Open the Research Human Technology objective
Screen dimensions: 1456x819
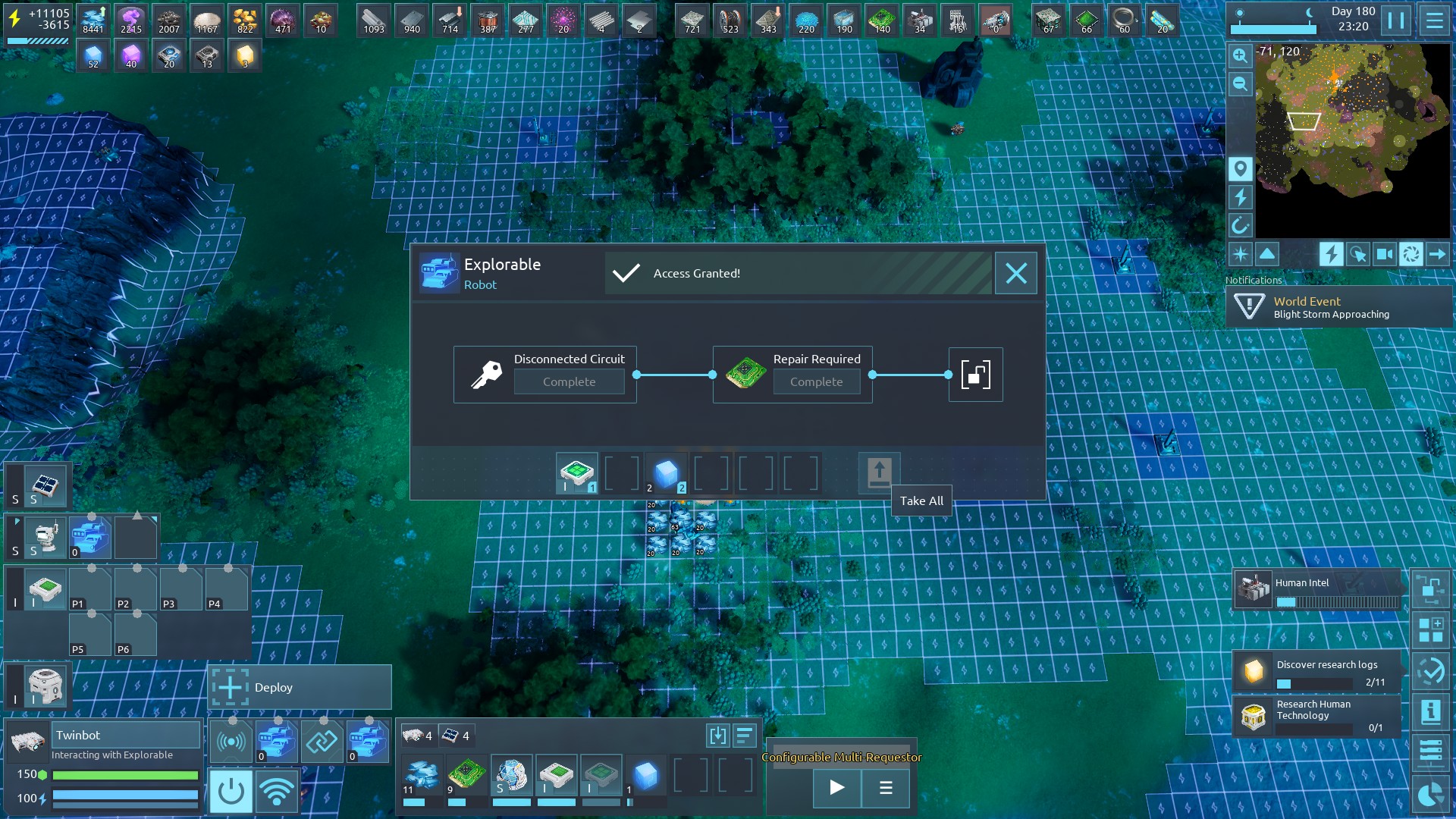click(x=1317, y=716)
